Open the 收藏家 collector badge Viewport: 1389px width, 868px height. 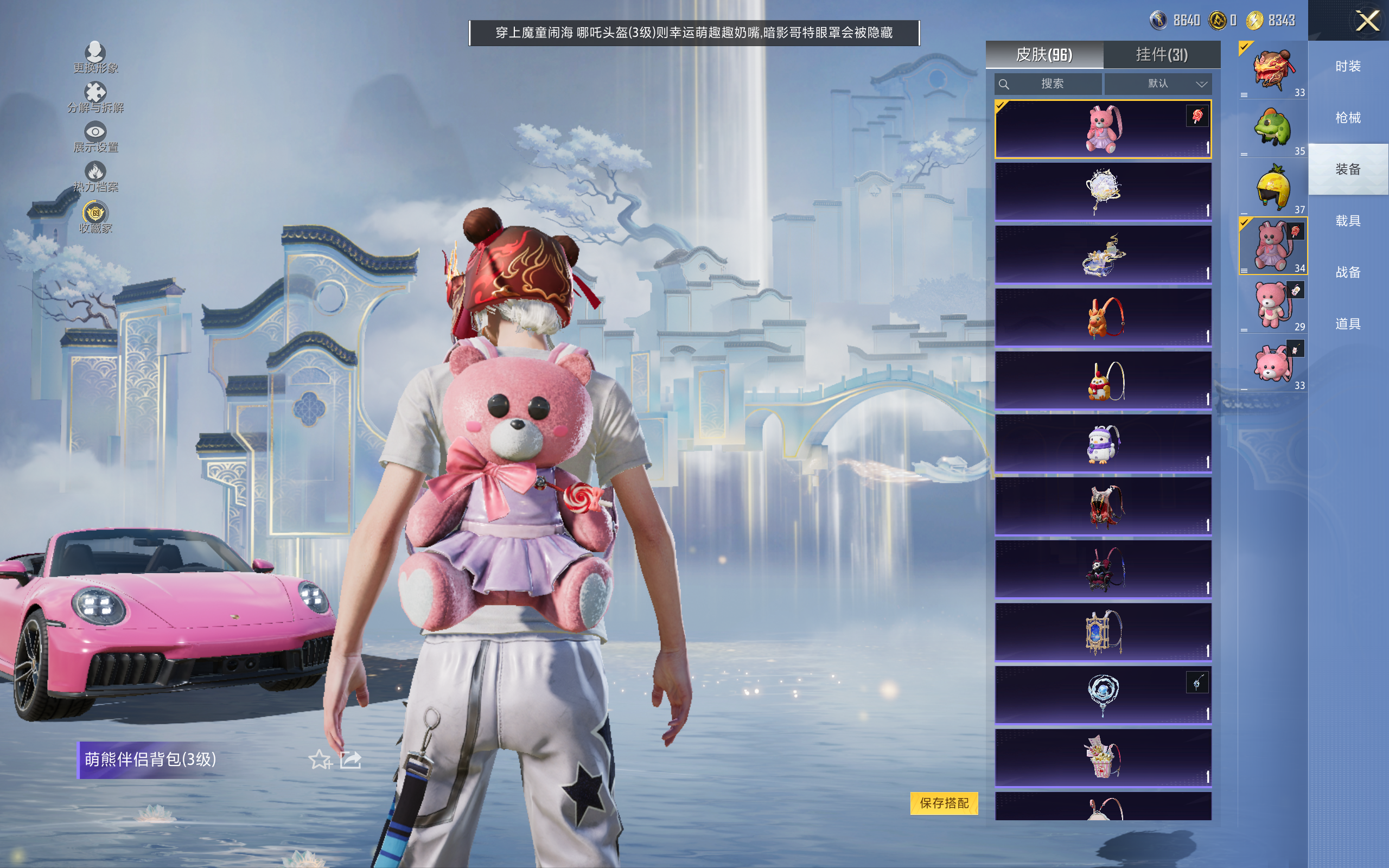click(95, 218)
